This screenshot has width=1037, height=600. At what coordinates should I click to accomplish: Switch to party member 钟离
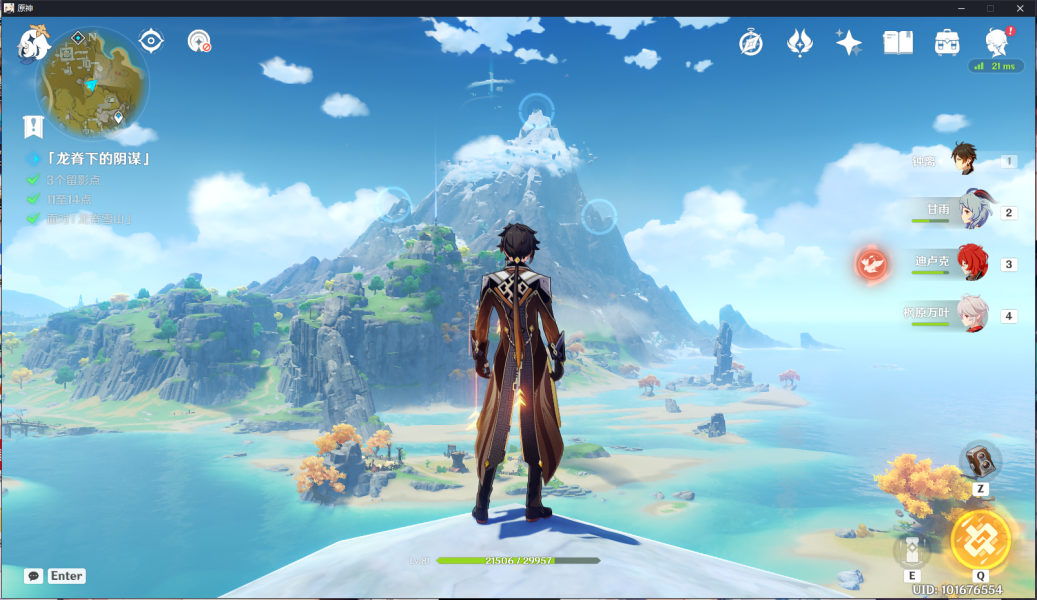(964, 160)
